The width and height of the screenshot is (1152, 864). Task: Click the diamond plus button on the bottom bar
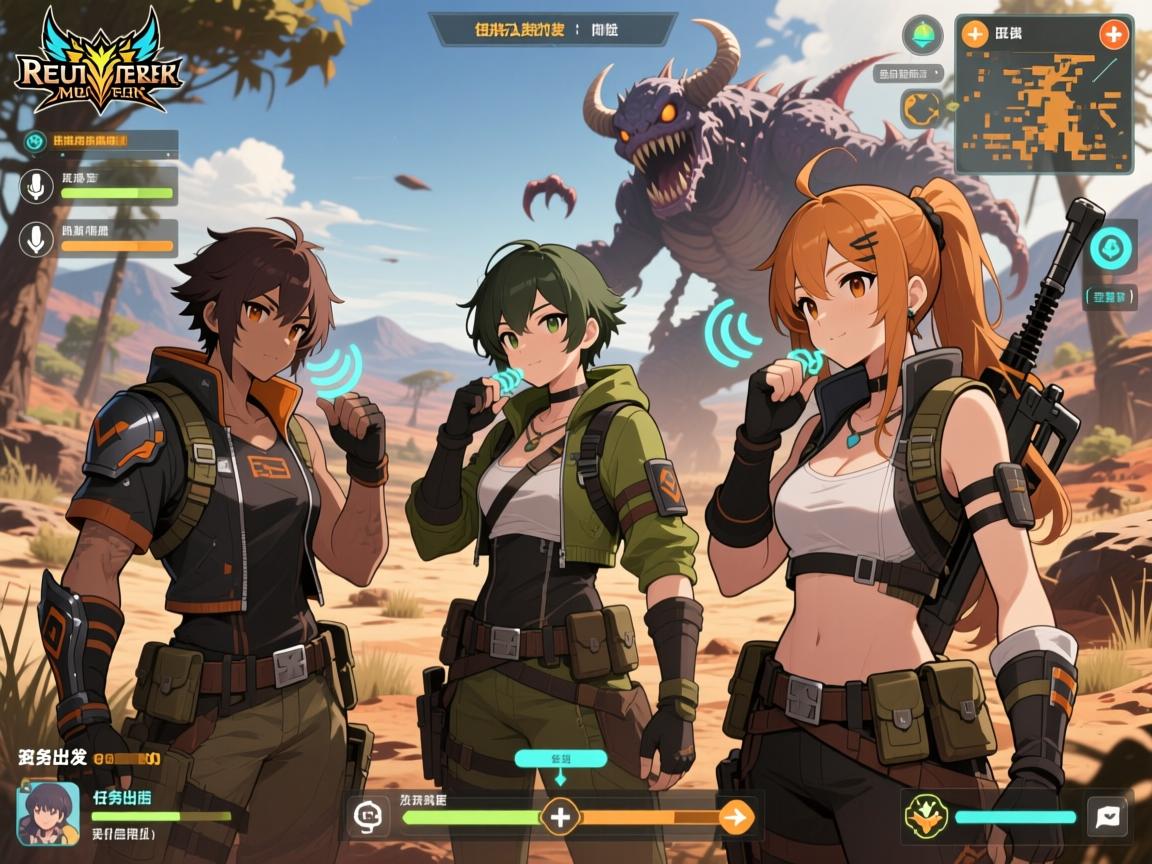[560, 817]
